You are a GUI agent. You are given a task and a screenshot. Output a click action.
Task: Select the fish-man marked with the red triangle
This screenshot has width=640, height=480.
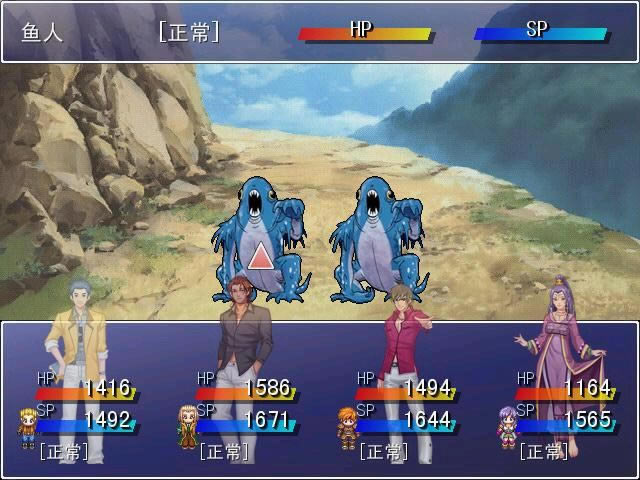pos(259,240)
